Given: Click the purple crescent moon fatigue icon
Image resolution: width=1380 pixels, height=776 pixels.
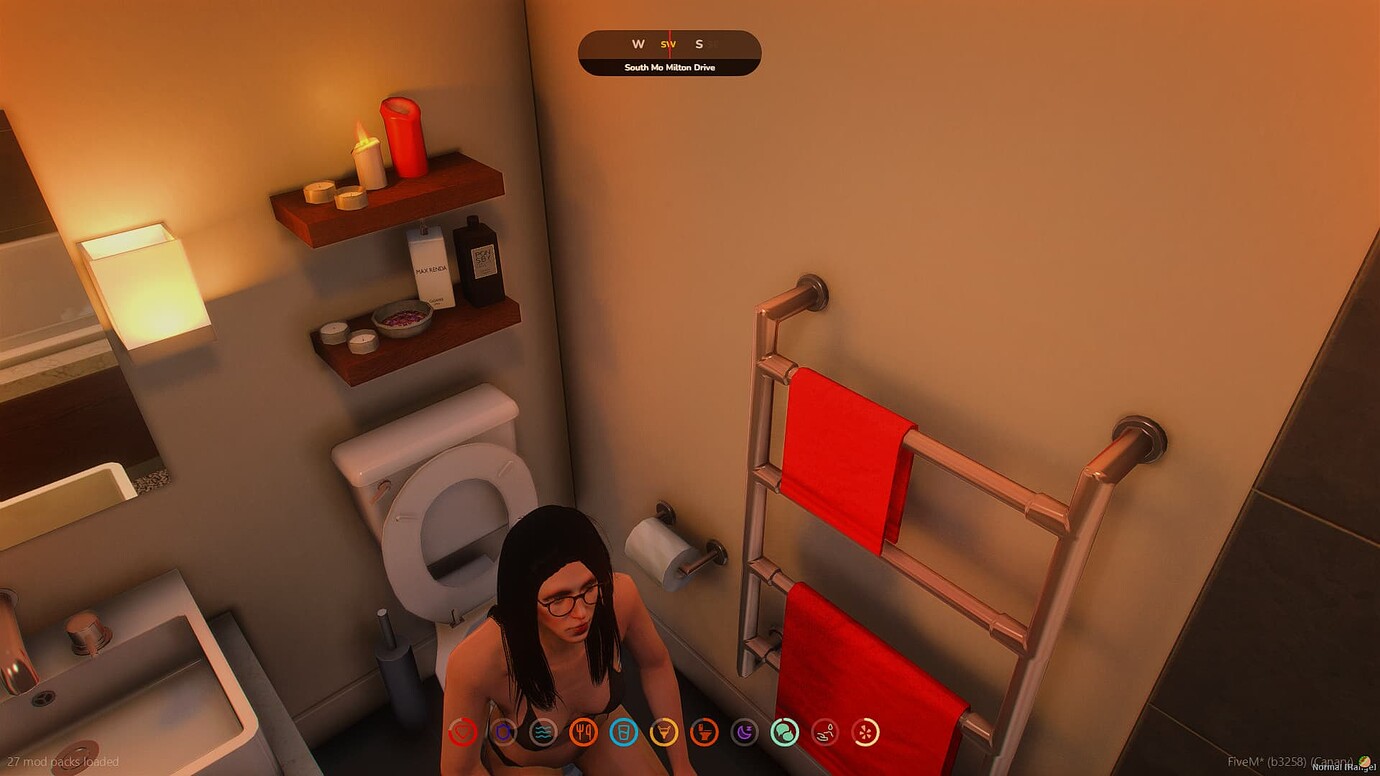Looking at the screenshot, I should [744, 732].
